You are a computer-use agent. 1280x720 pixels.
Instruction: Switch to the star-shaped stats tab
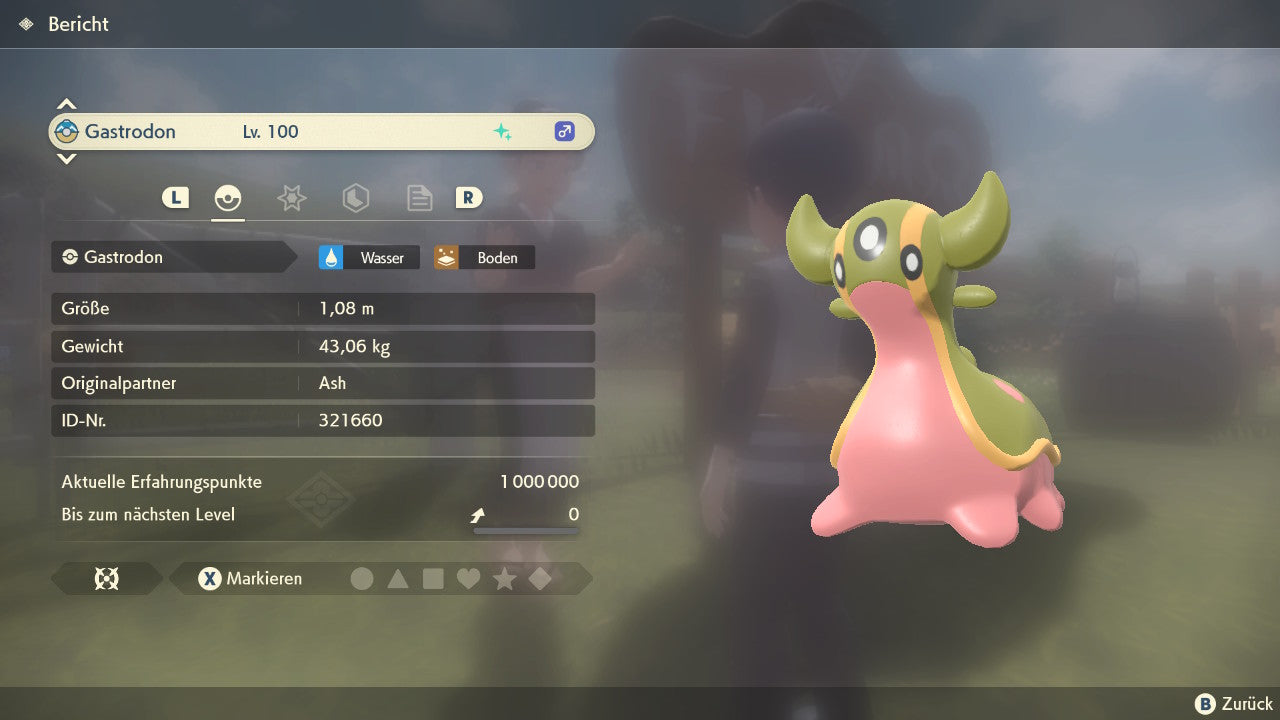(291, 198)
